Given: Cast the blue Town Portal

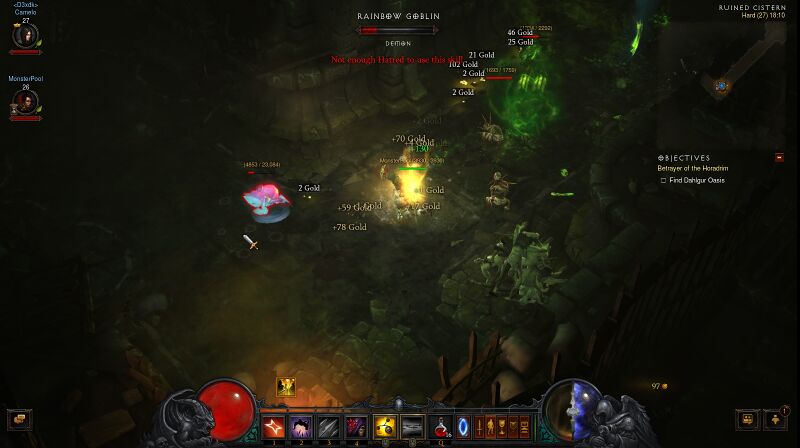Looking at the screenshot, I should 463,427.
